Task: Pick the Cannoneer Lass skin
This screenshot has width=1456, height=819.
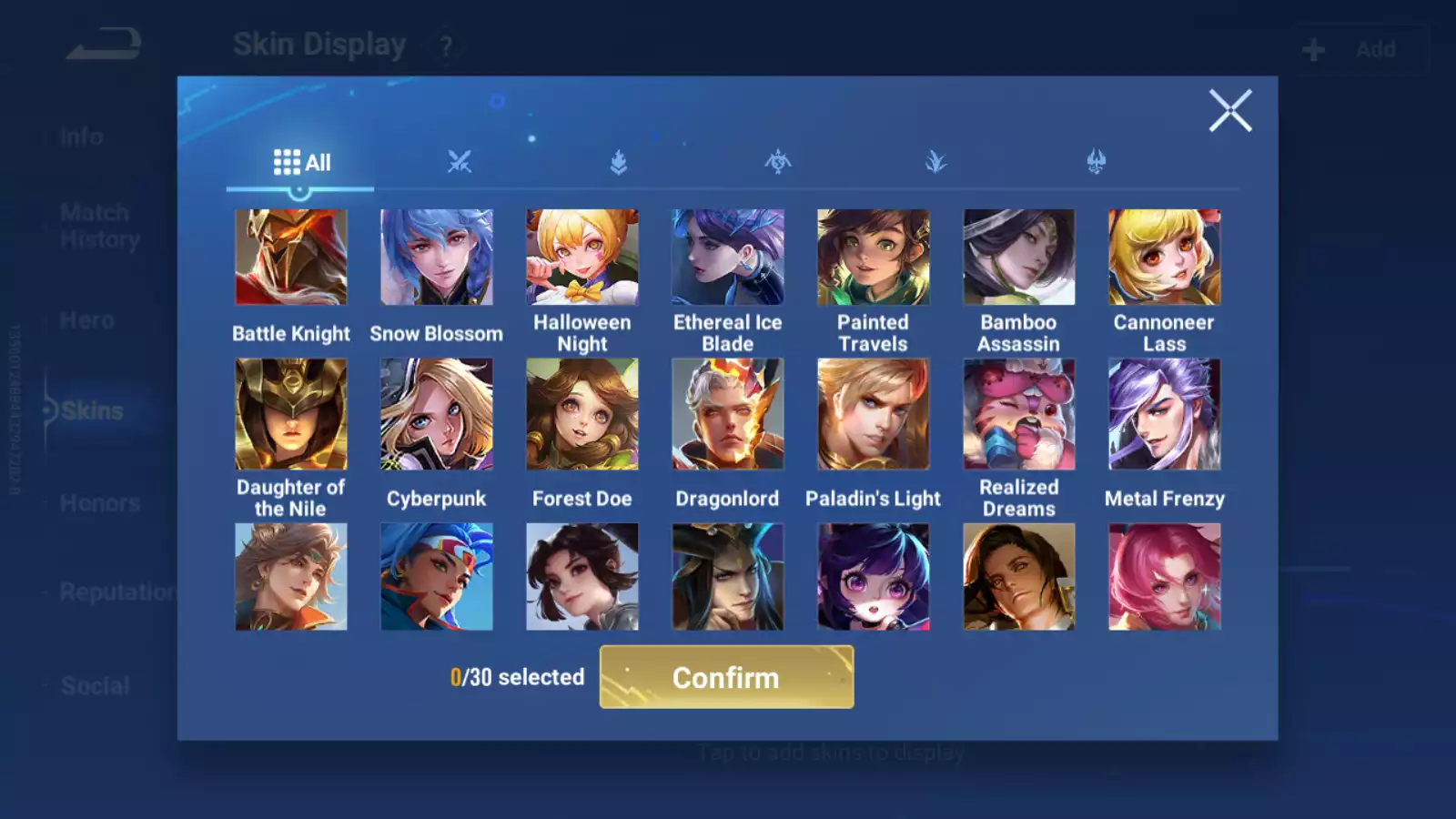Action: tap(1165, 258)
